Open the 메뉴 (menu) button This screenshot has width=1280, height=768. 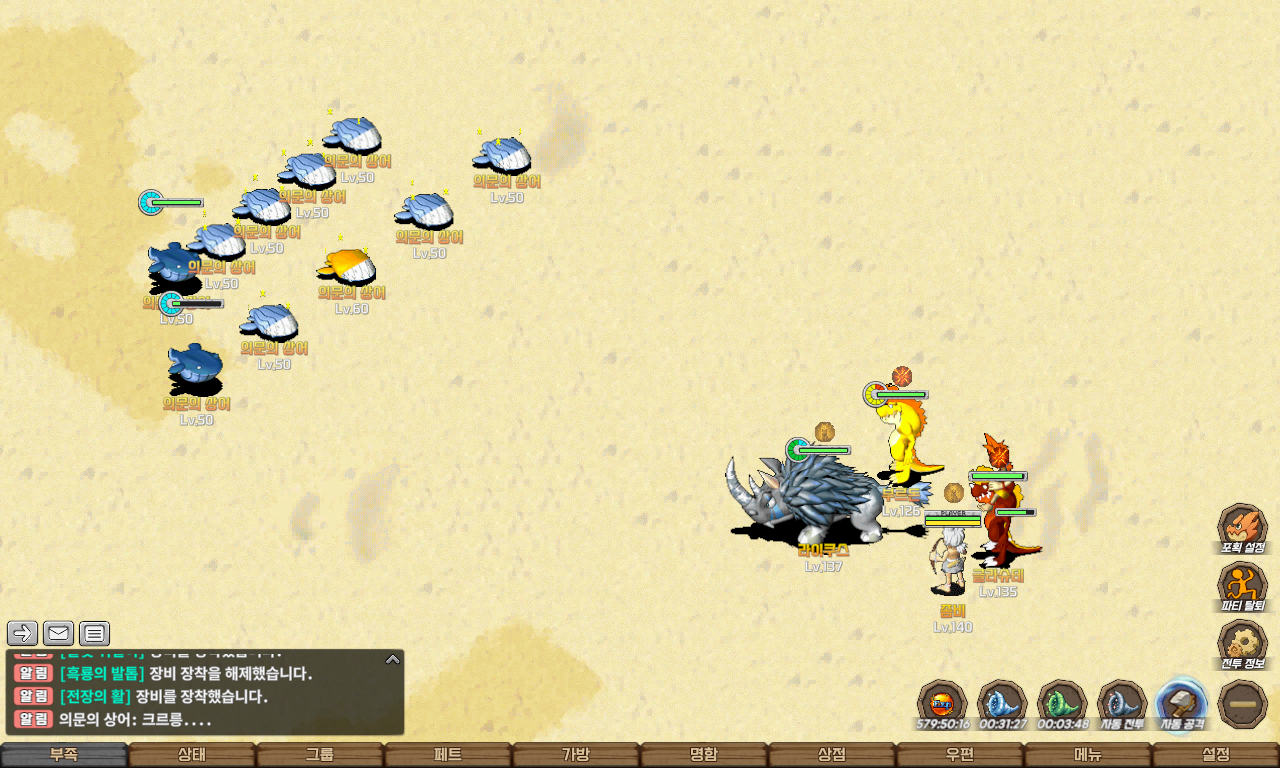pyautogui.click(x=1088, y=755)
